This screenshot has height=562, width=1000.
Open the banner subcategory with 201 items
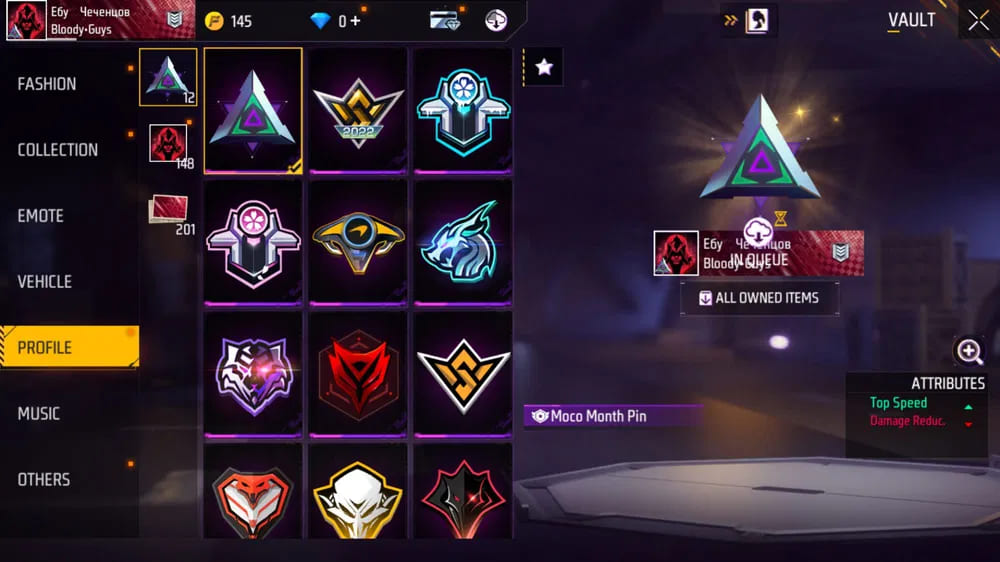pos(167,212)
